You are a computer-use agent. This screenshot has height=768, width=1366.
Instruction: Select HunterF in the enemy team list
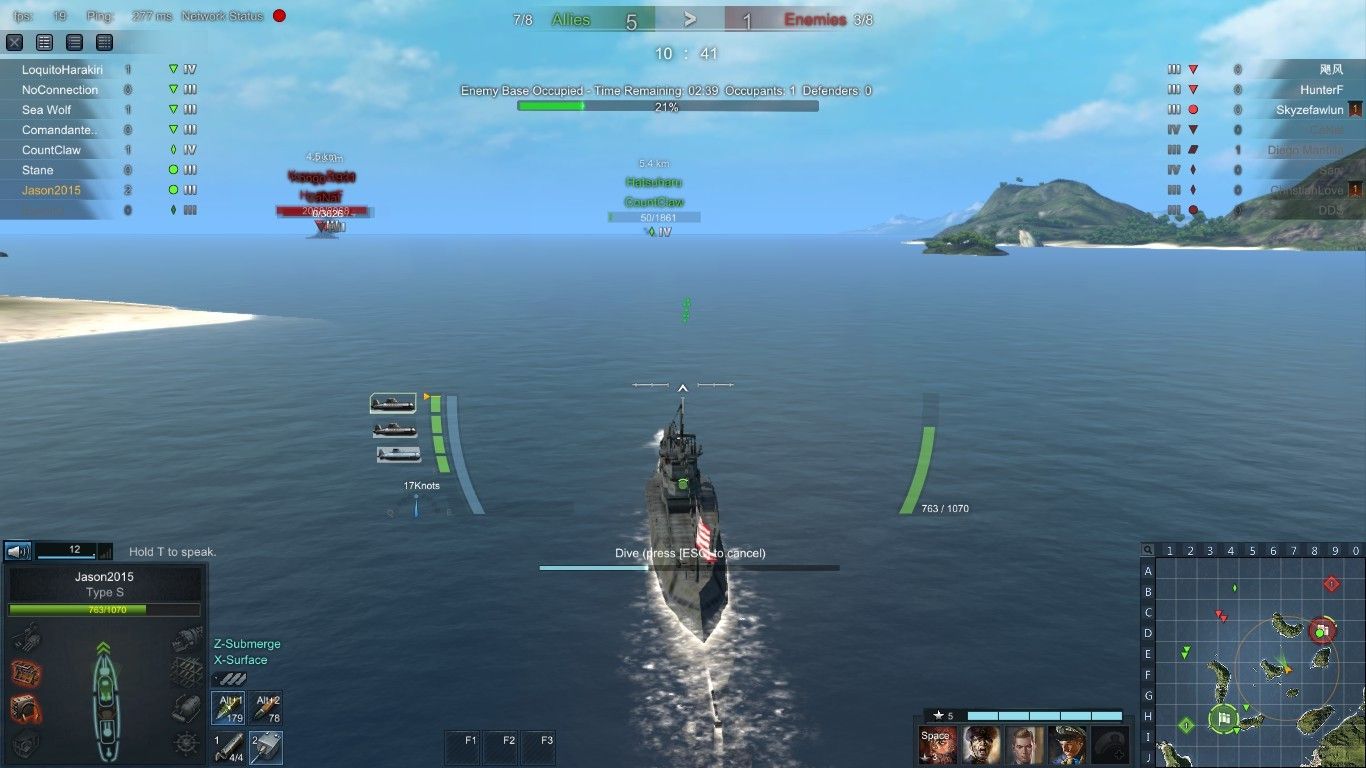coord(1321,90)
